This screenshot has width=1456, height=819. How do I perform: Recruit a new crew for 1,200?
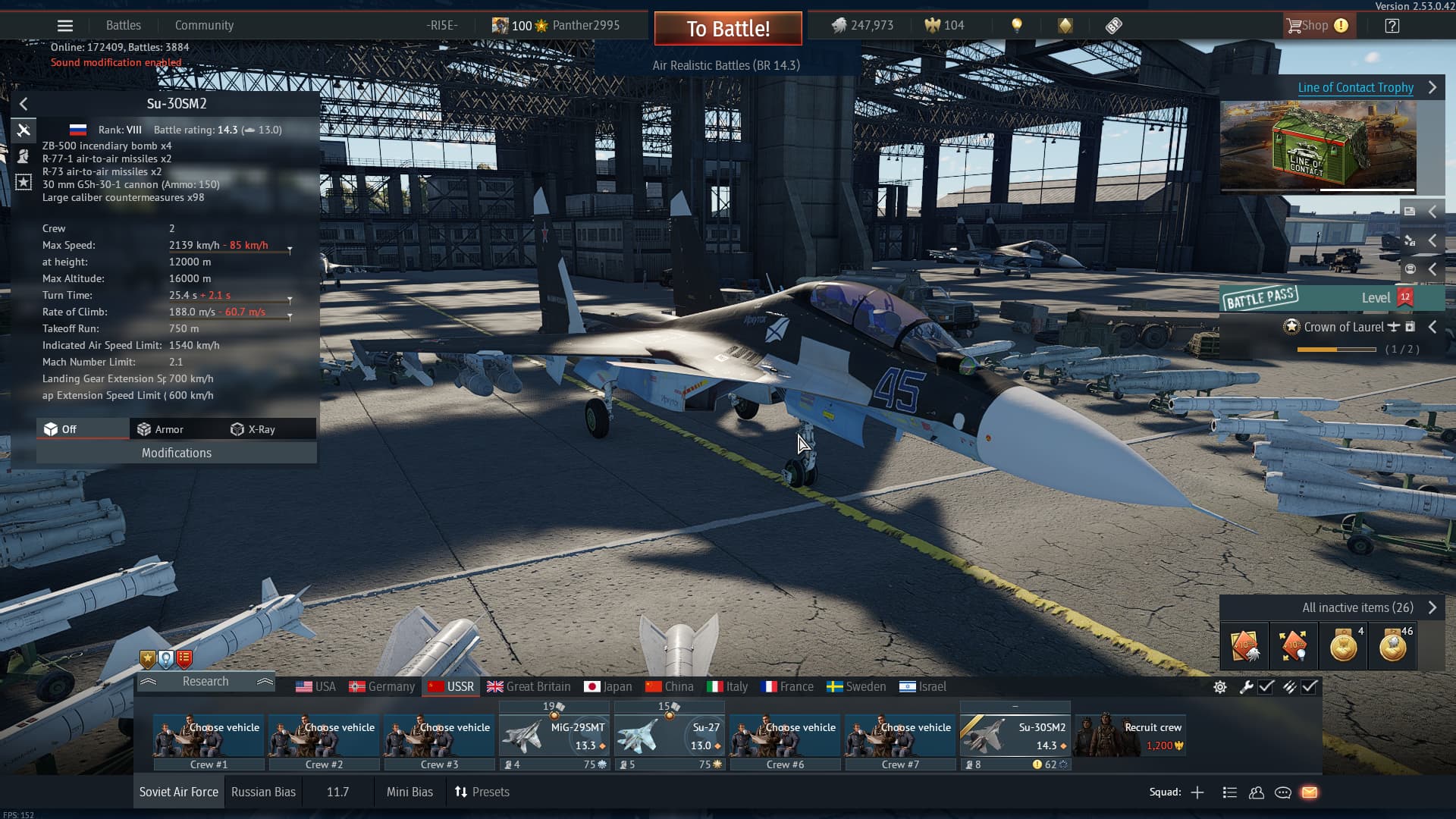[1131, 736]
